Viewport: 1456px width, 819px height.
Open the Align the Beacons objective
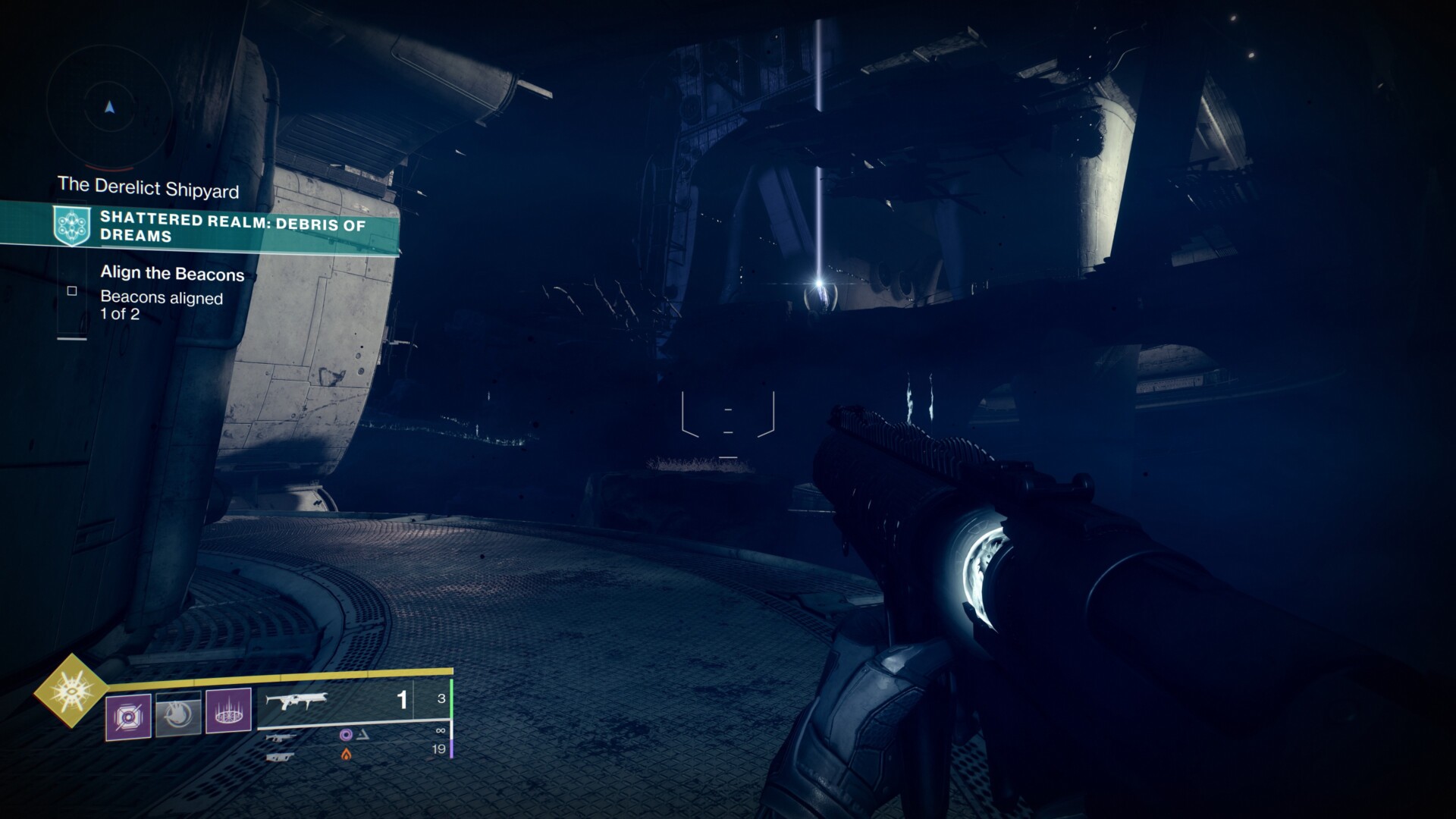click(x=172, y=274)
